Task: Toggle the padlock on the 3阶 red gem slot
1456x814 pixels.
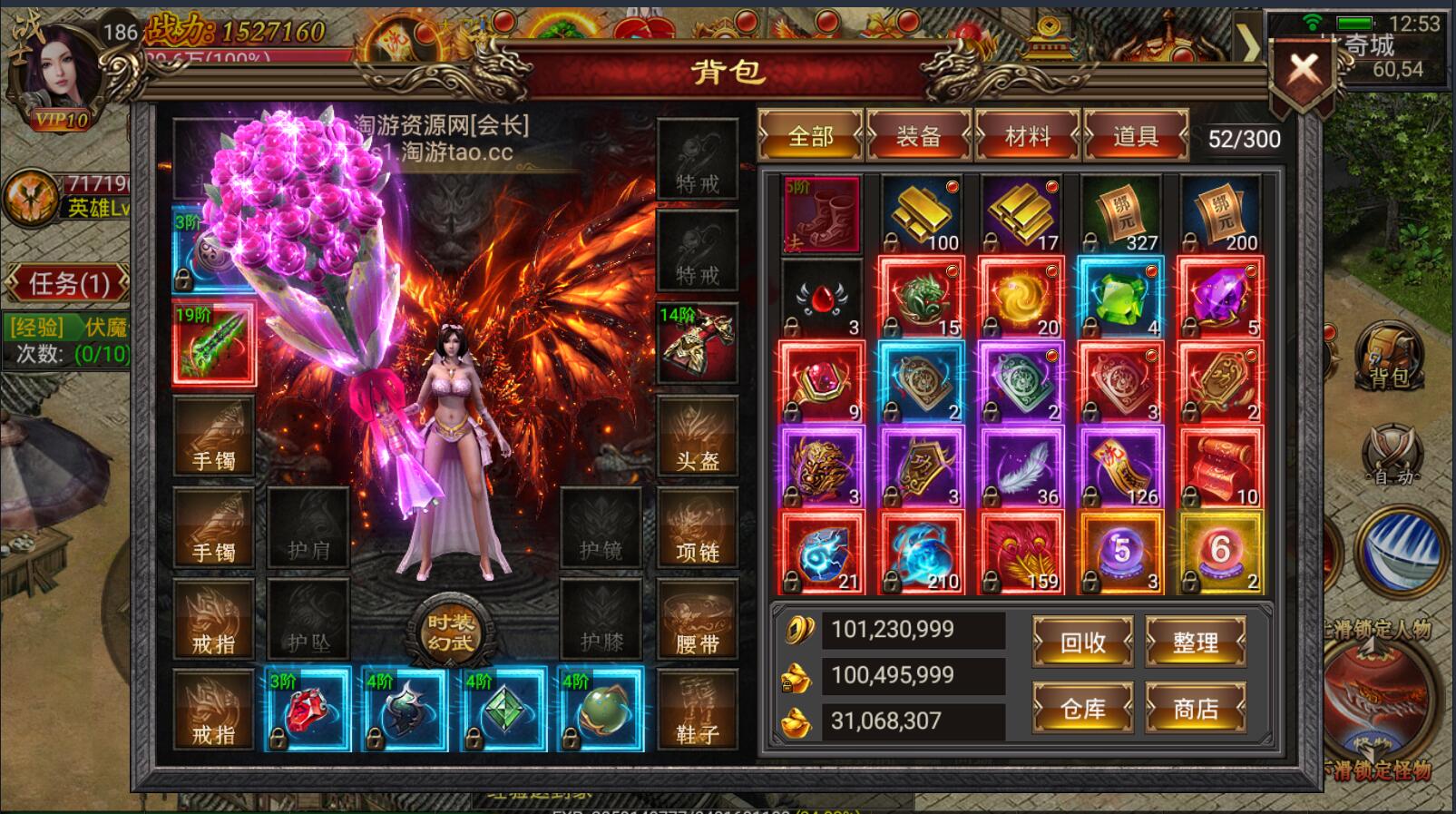Action: click(x=281, y=740)
